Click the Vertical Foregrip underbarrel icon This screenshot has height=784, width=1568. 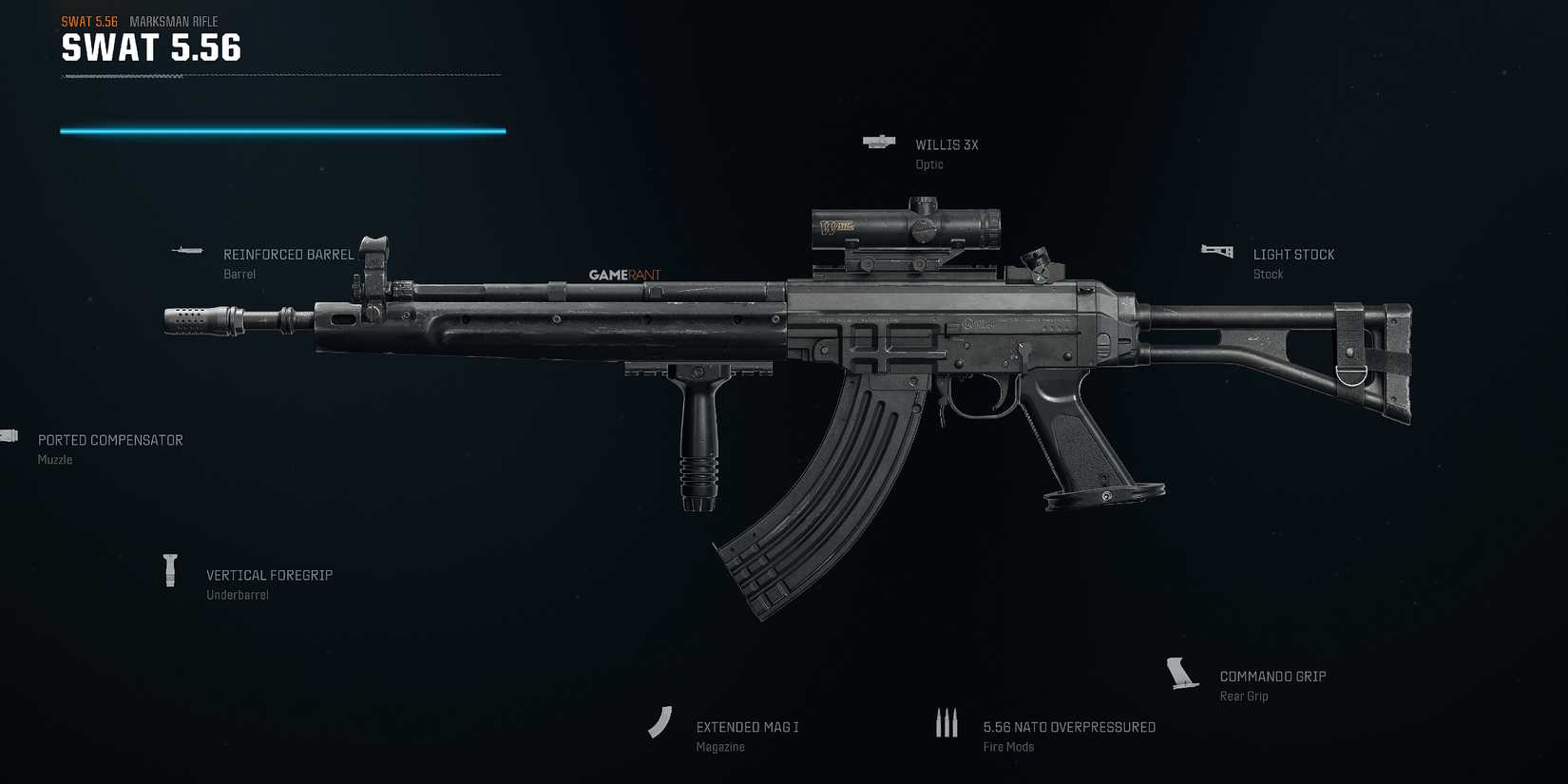point(171,570)
